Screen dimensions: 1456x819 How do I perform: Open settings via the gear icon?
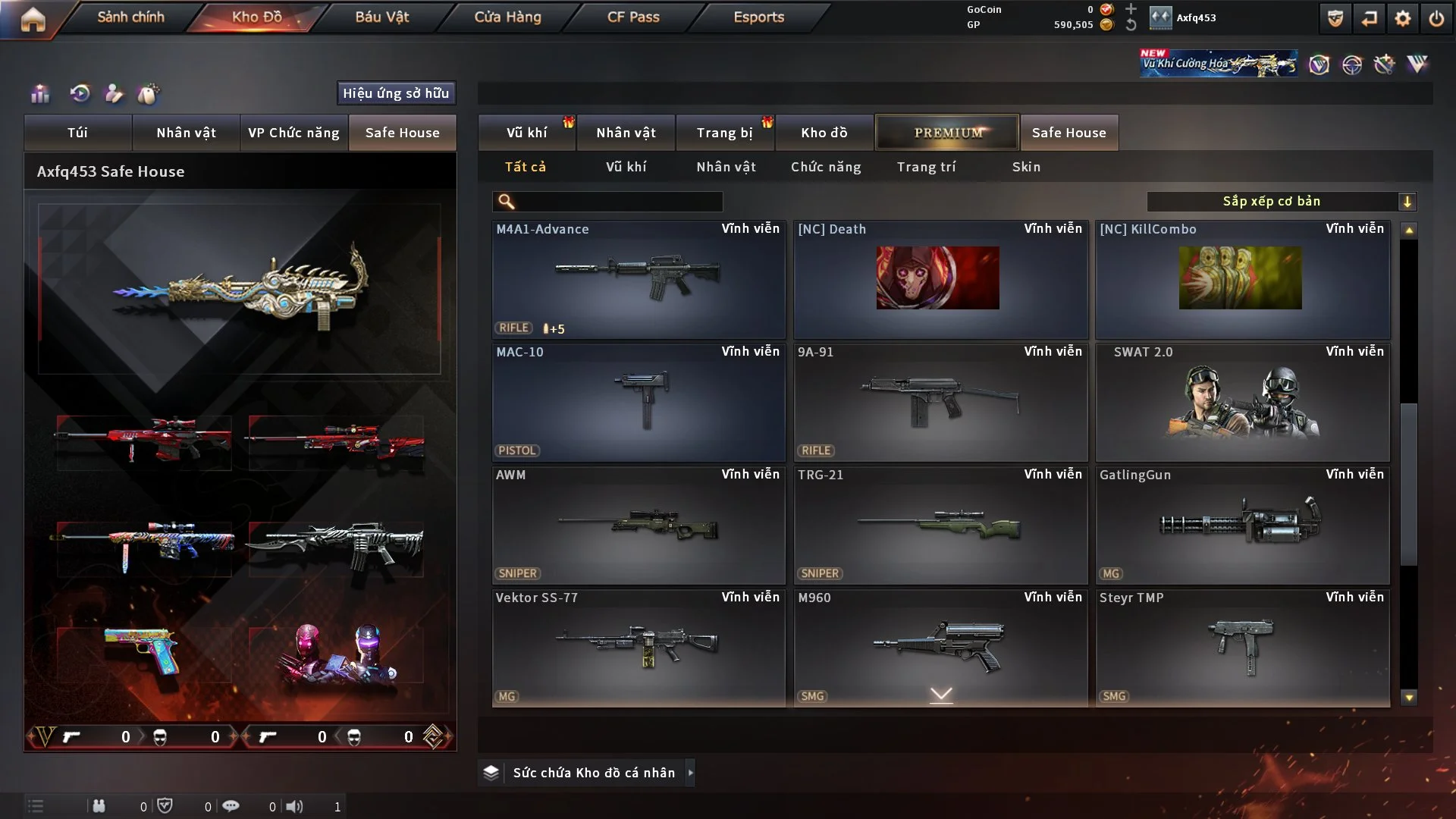[x=1402, y=19]
